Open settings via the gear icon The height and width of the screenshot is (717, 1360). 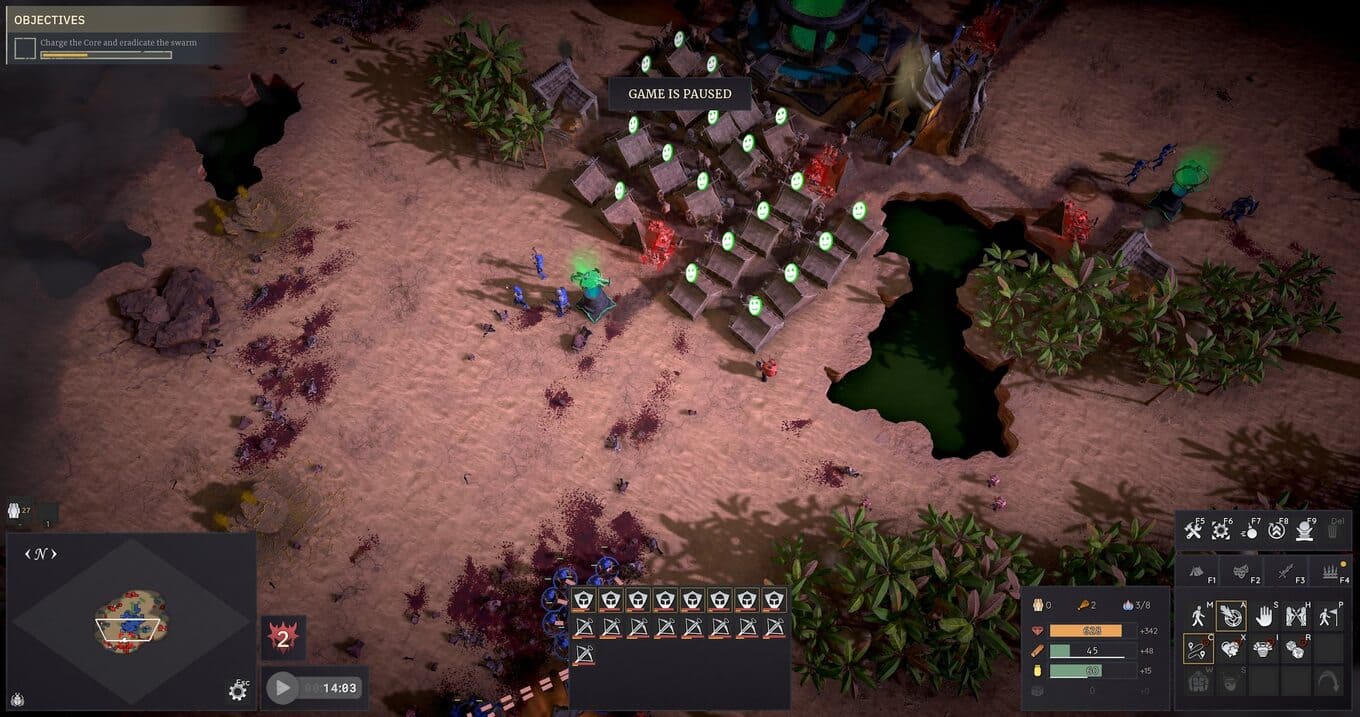(237, 691)
